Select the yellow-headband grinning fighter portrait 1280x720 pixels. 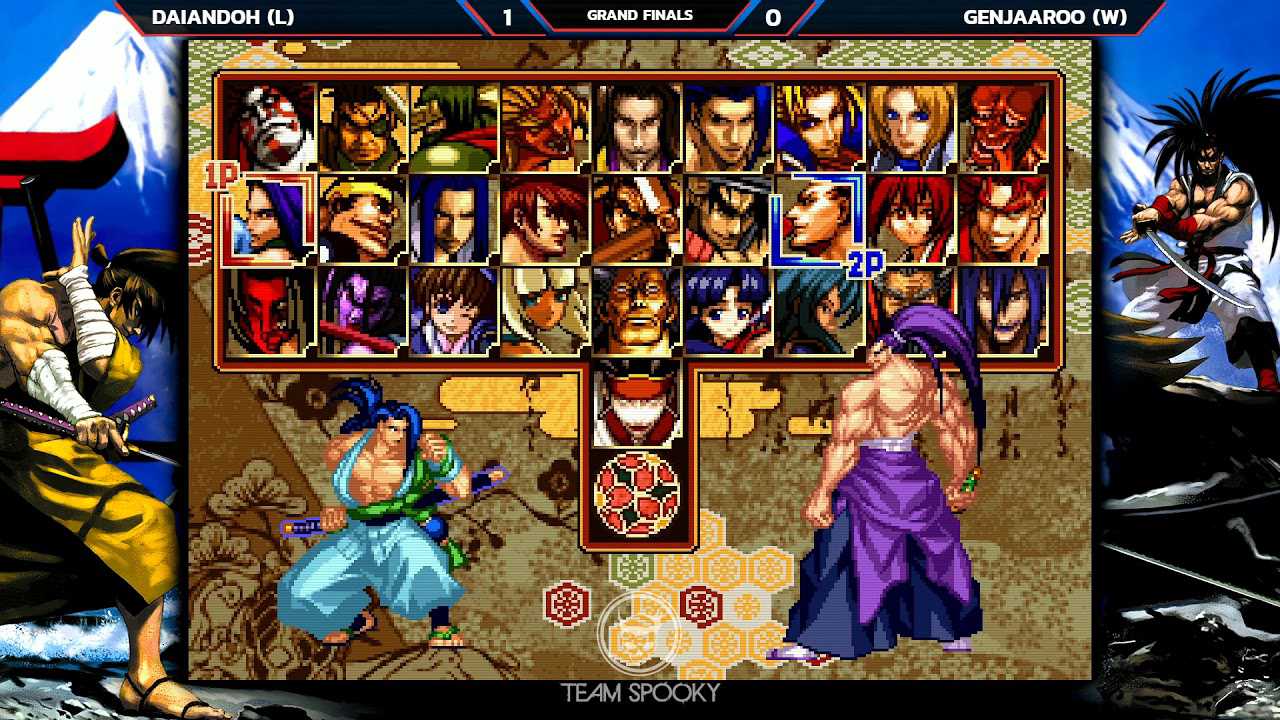(x=362, y=218)
